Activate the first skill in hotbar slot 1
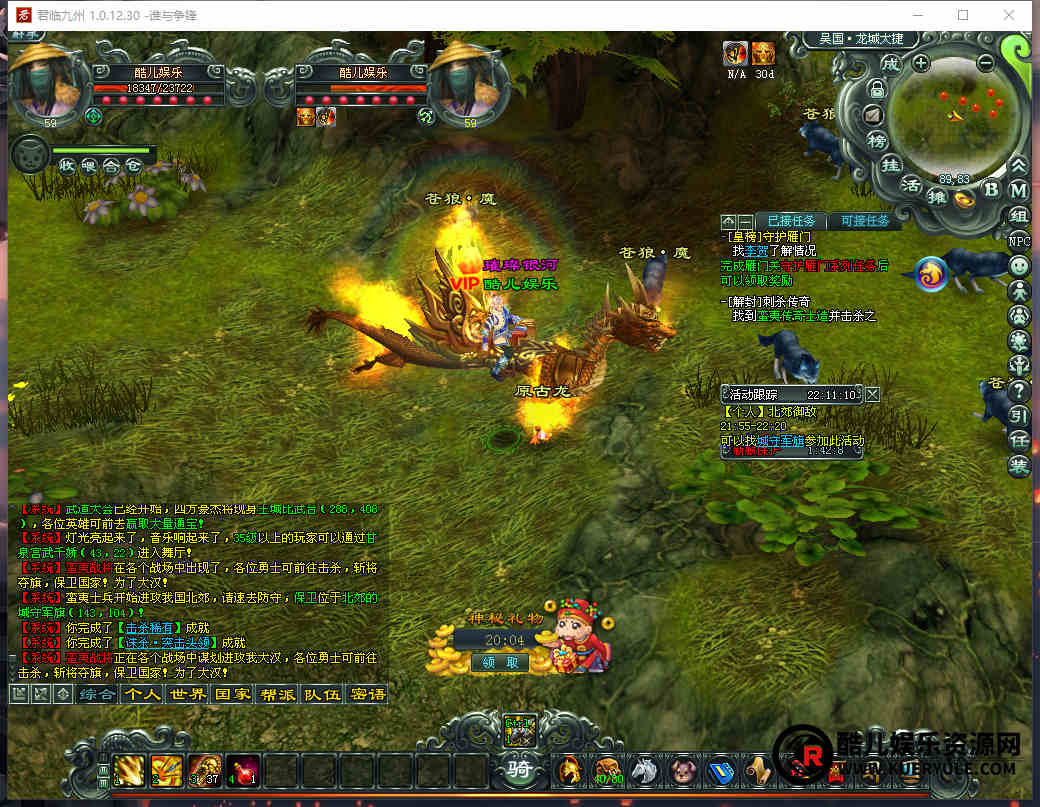The image size is (1040, 807). point(129,771)
